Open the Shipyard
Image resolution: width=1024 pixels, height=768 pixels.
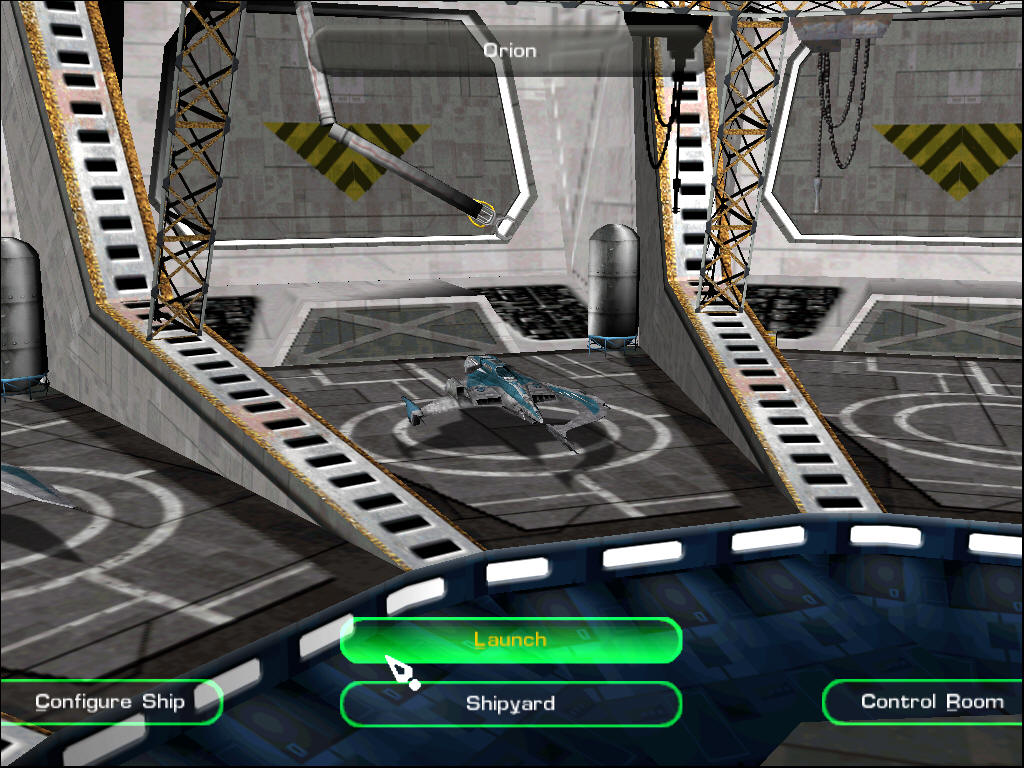[510, 704]
